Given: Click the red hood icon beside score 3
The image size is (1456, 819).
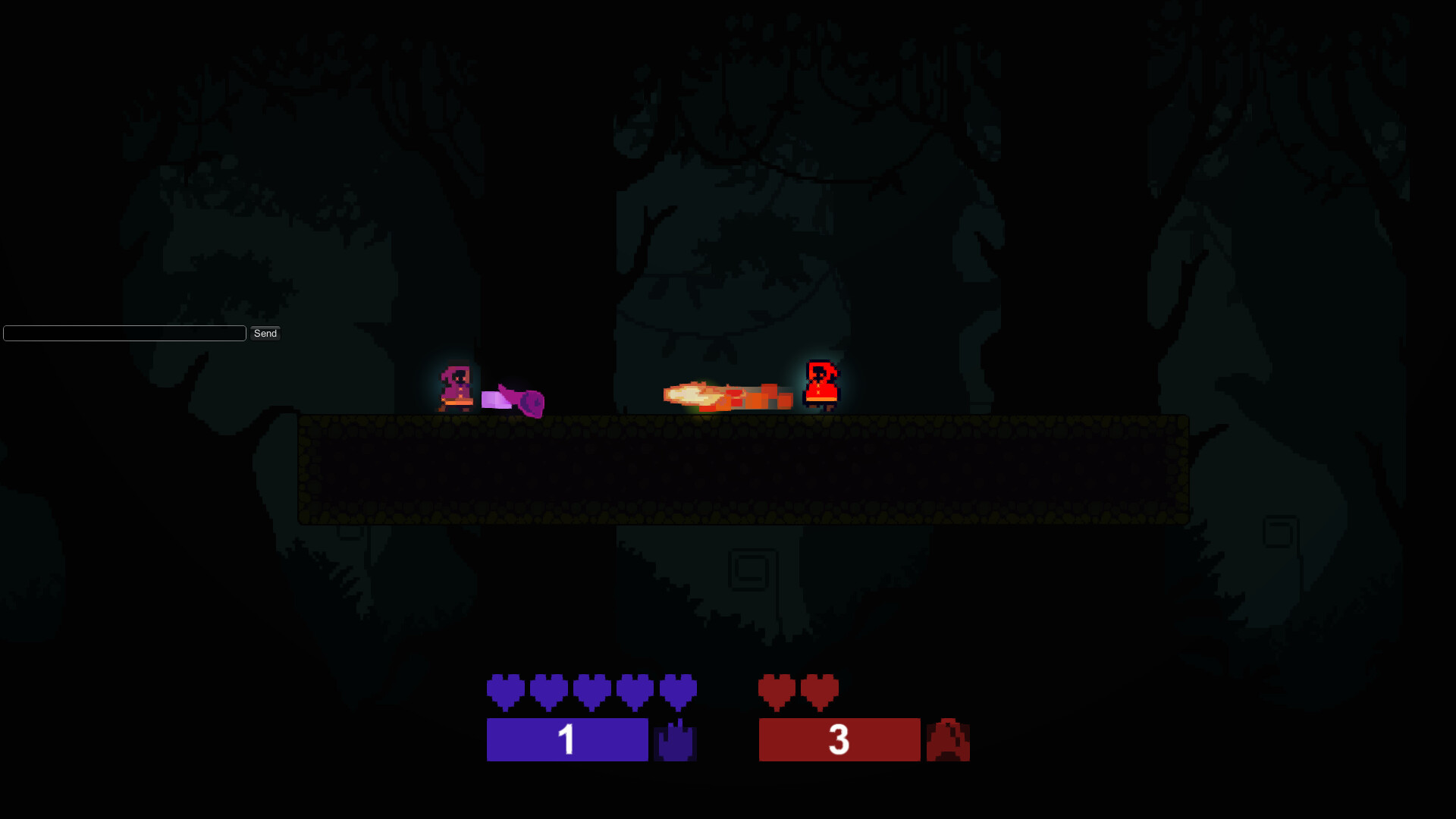Looking at the screenshot, I should tap(949, 739).
